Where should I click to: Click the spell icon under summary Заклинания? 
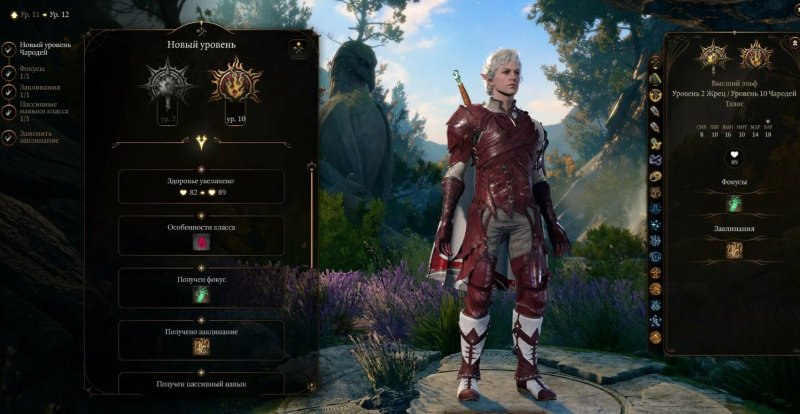point(734,250)
